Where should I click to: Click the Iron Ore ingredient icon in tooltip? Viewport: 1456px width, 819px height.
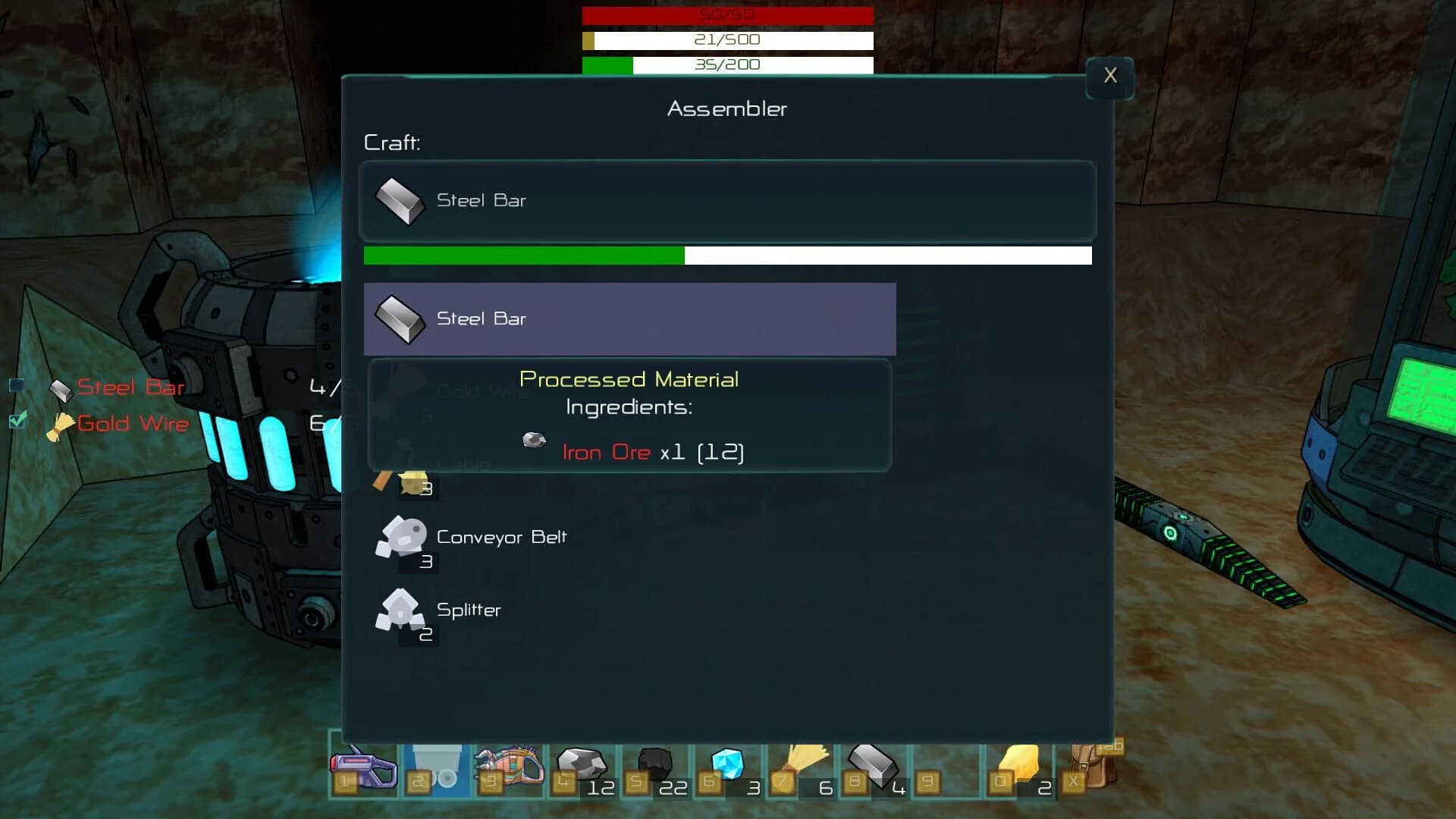pyautogui.click(x=535, y=440)
